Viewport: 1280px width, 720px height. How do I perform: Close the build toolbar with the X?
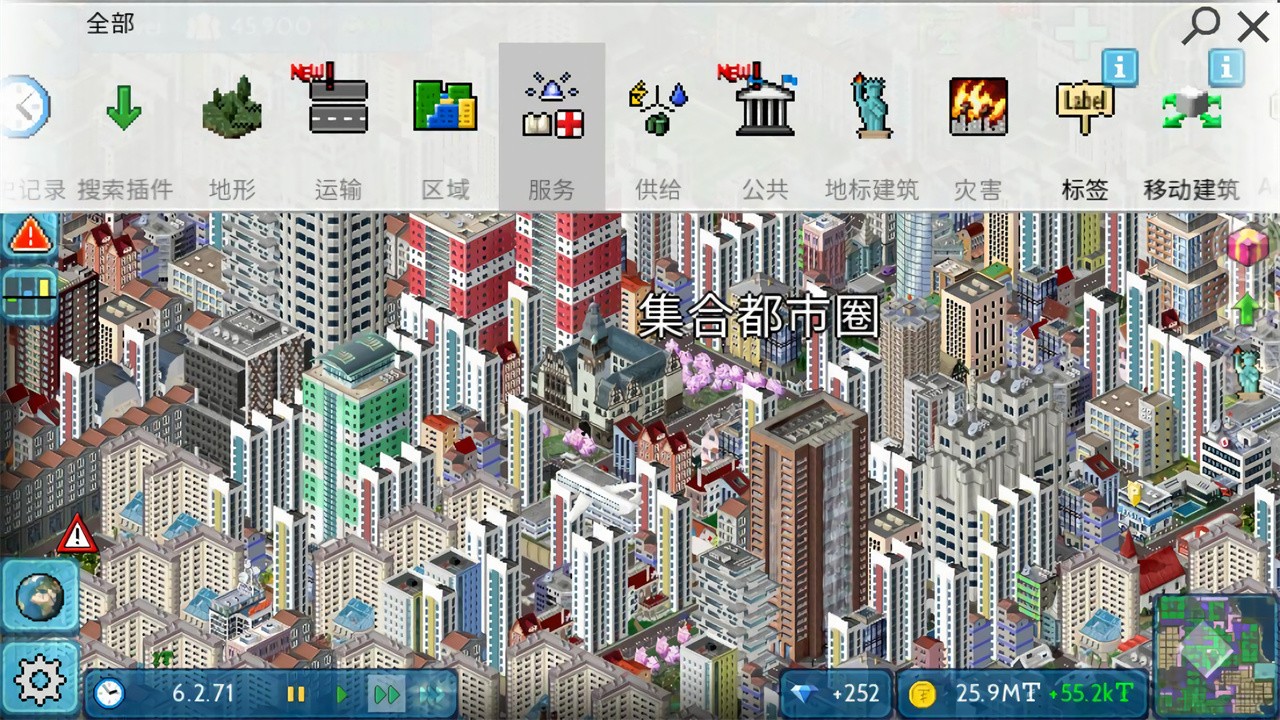point(1253,26)
